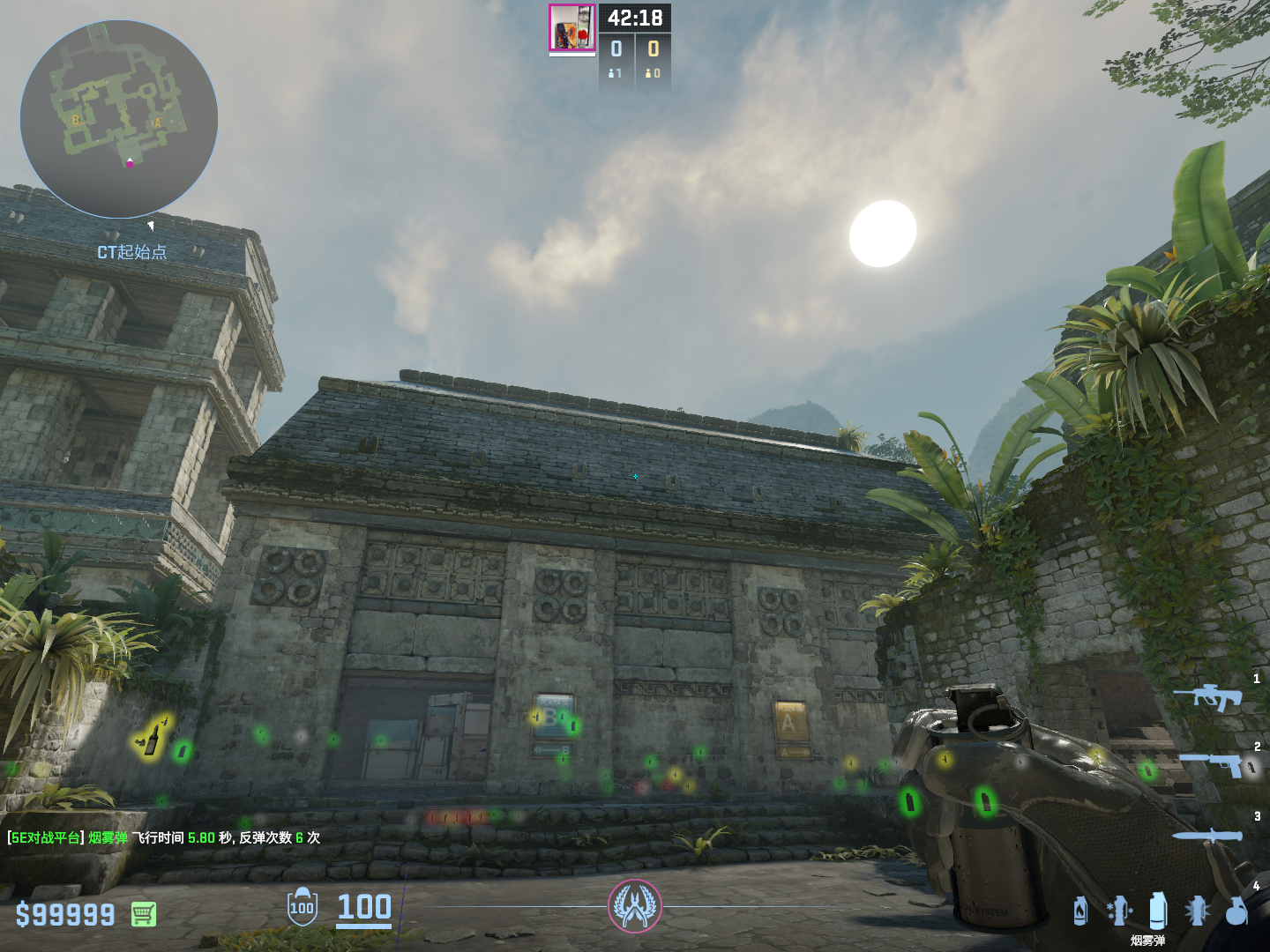The width and height of the screenshot is (1270, 952).
Task: Click the Counter-Terrorist team emblem
Action: [634, 906]
